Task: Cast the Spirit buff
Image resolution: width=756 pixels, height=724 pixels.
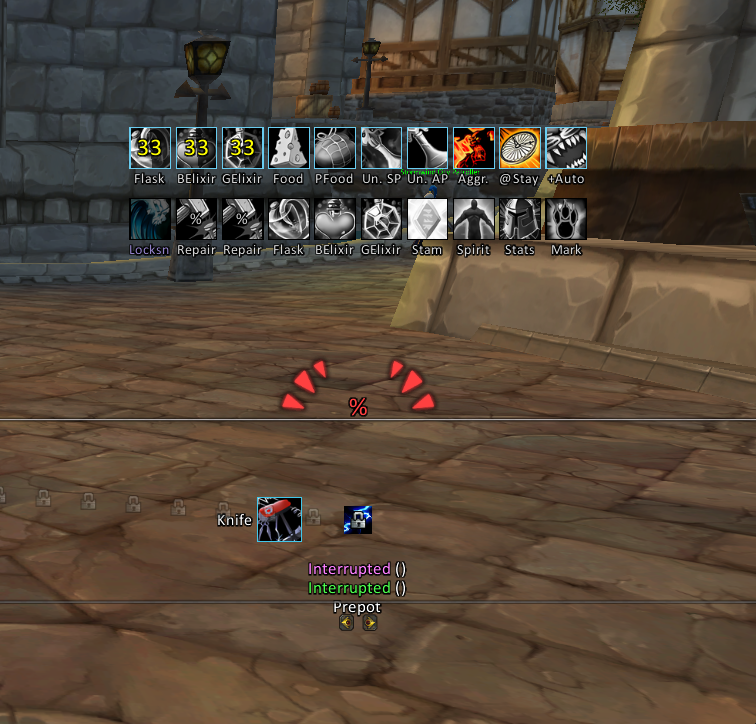Action: click(x=474, y=219)
